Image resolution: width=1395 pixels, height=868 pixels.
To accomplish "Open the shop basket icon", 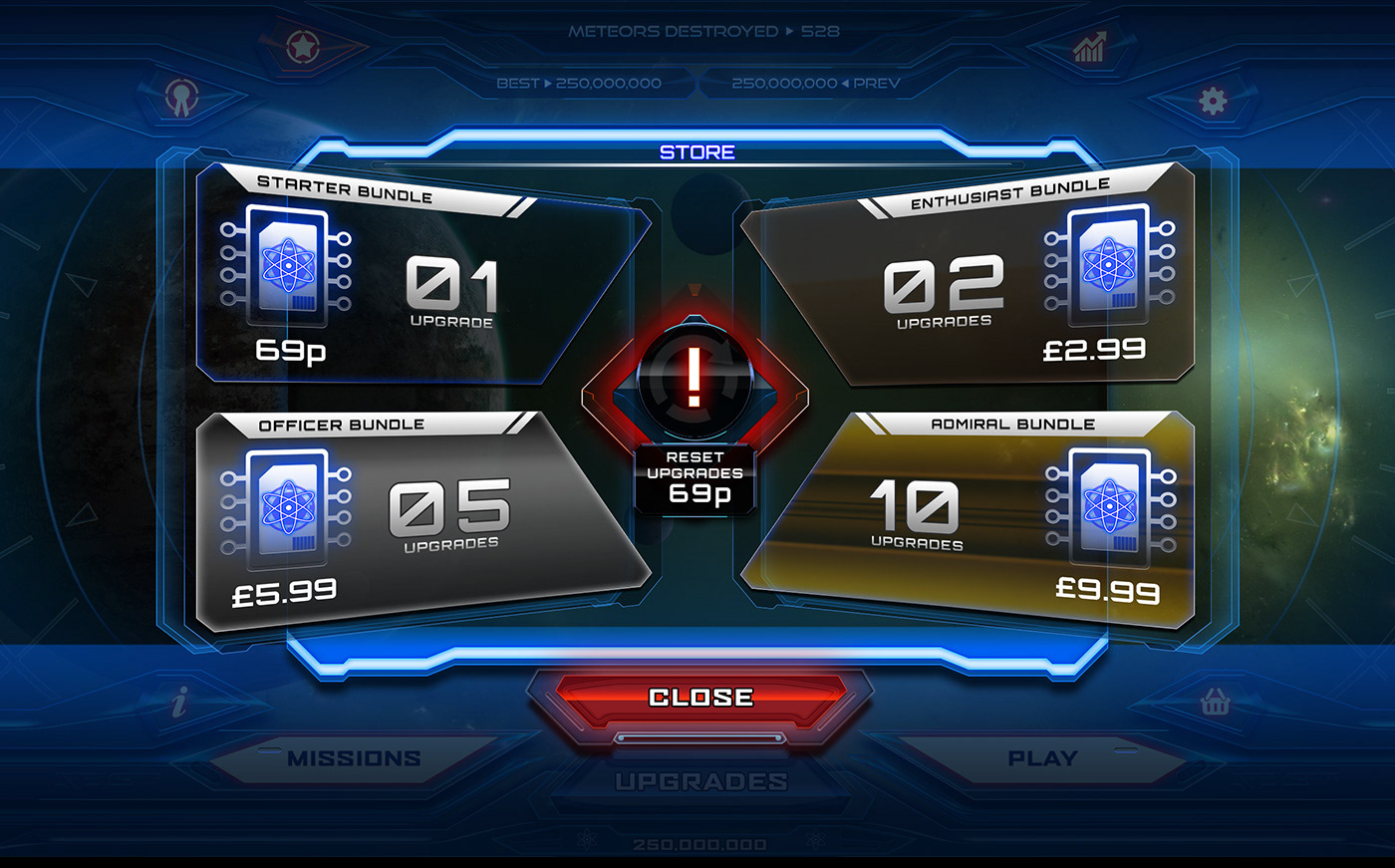I will (x=1218, y=704).
